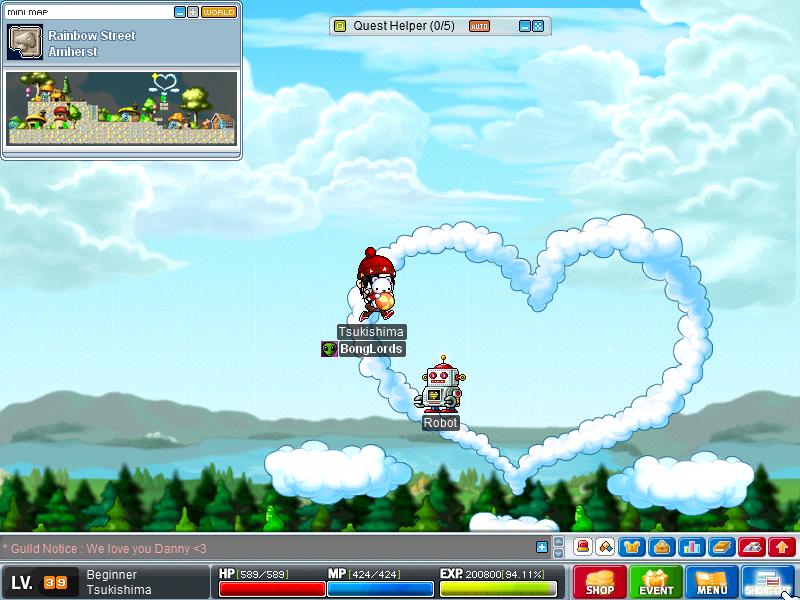
Task: Click the grid button on Quest Helper
Action: click(x=538, y=26)
